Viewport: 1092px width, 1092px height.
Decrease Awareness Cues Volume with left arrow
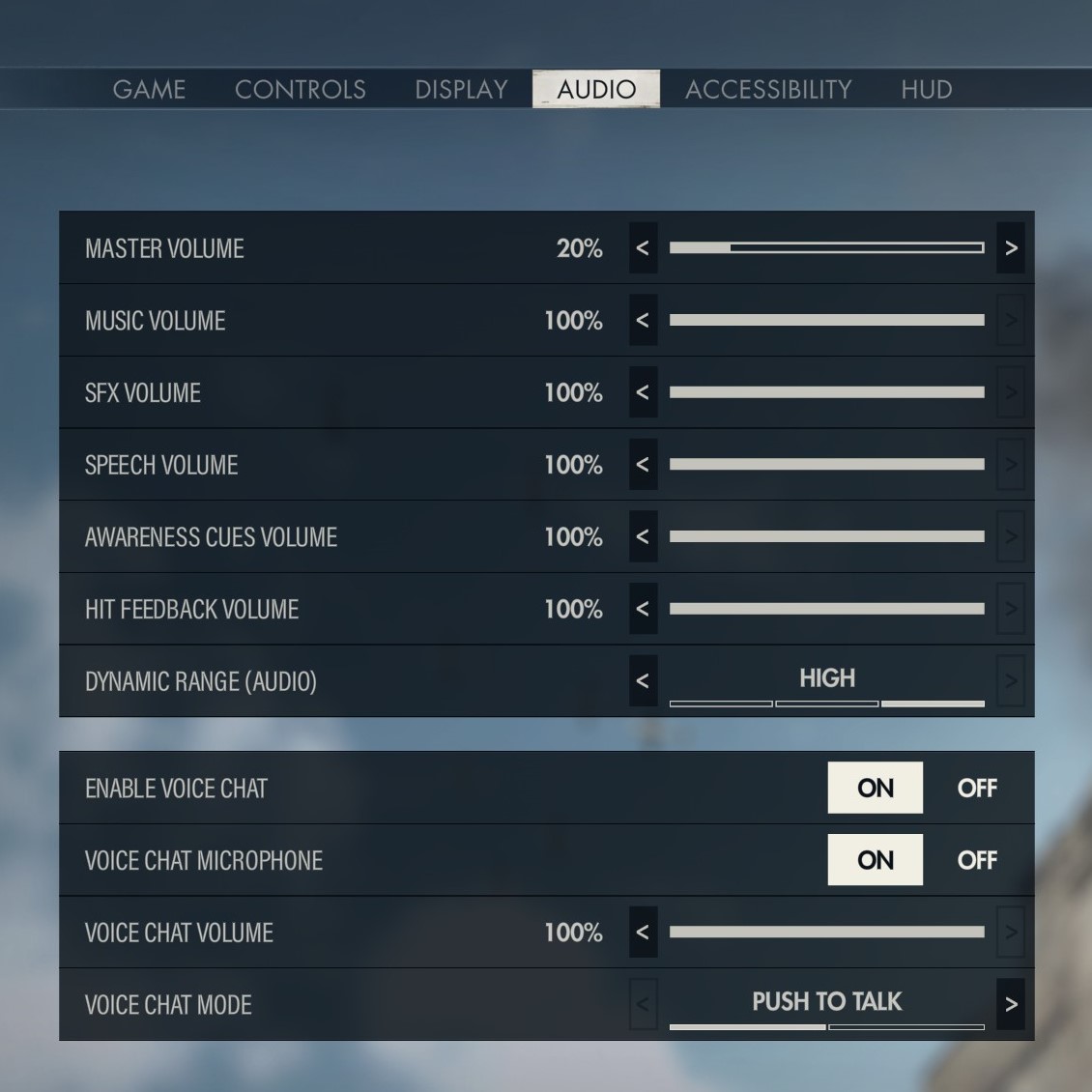click(643, 537)
